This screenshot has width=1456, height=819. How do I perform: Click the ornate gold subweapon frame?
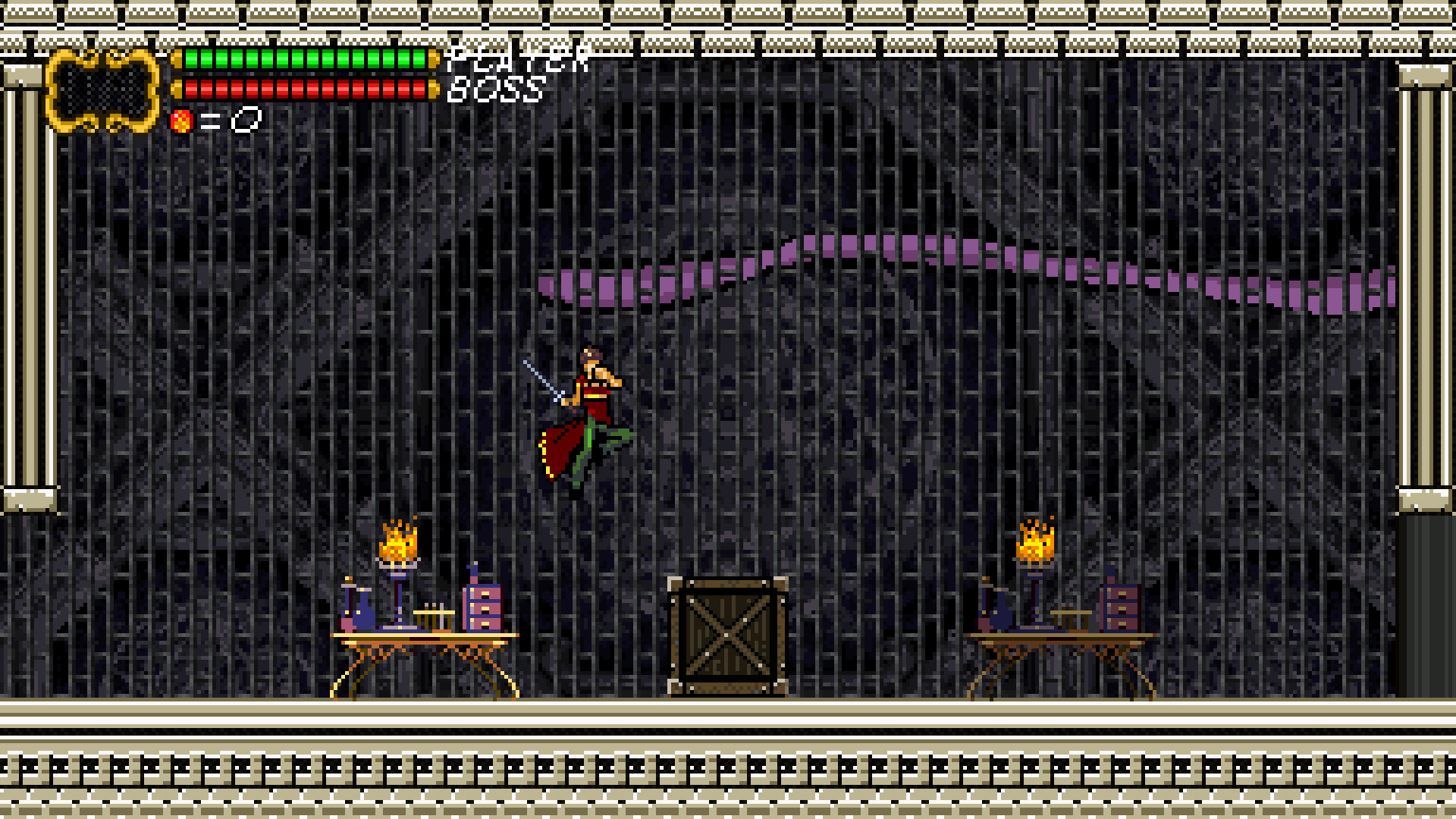102,91
